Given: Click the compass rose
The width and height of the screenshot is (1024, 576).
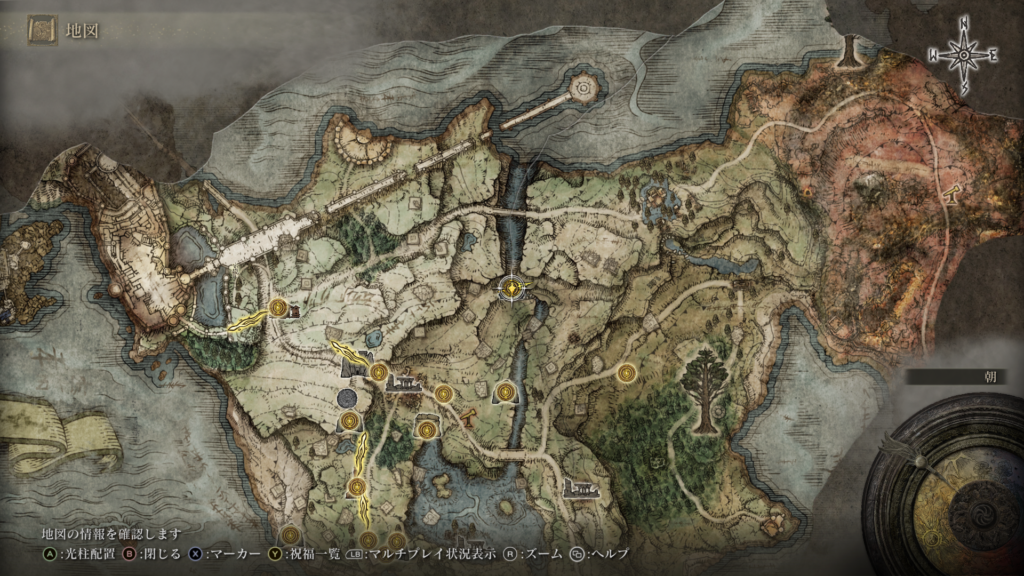Looking at the screenshot, I should coord(964,56).
